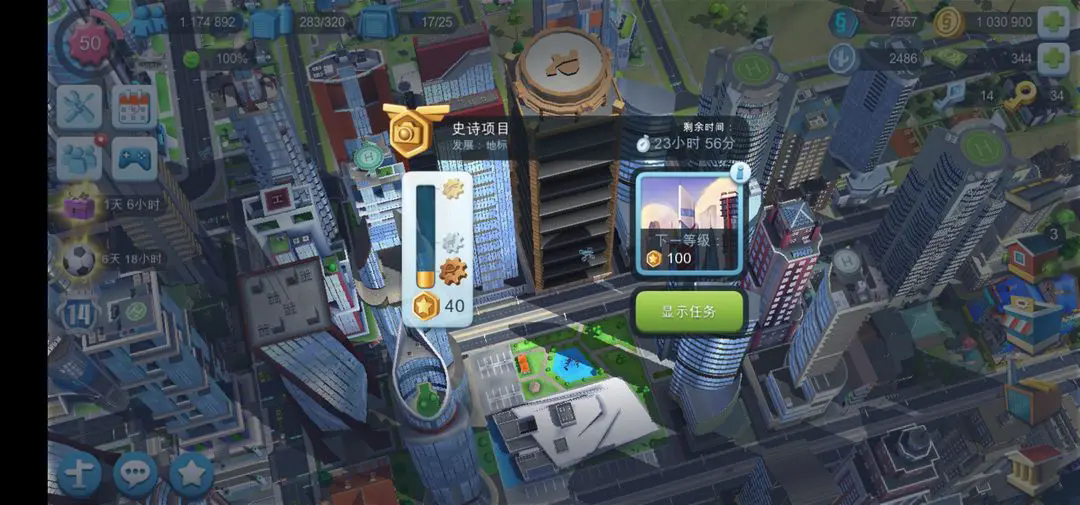Add more gold Simoleon coins with plus button

(x=1053, y=22)
